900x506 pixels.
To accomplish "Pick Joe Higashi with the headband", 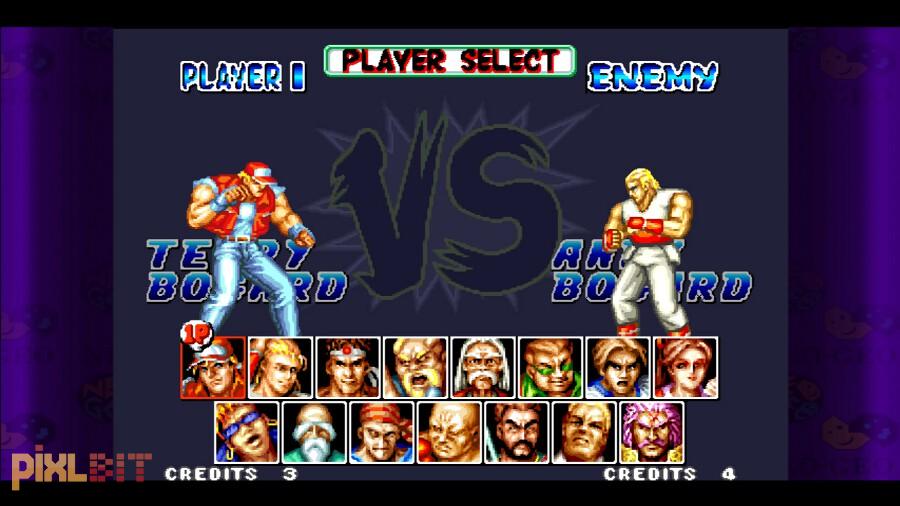I will [x=348, y=368].
